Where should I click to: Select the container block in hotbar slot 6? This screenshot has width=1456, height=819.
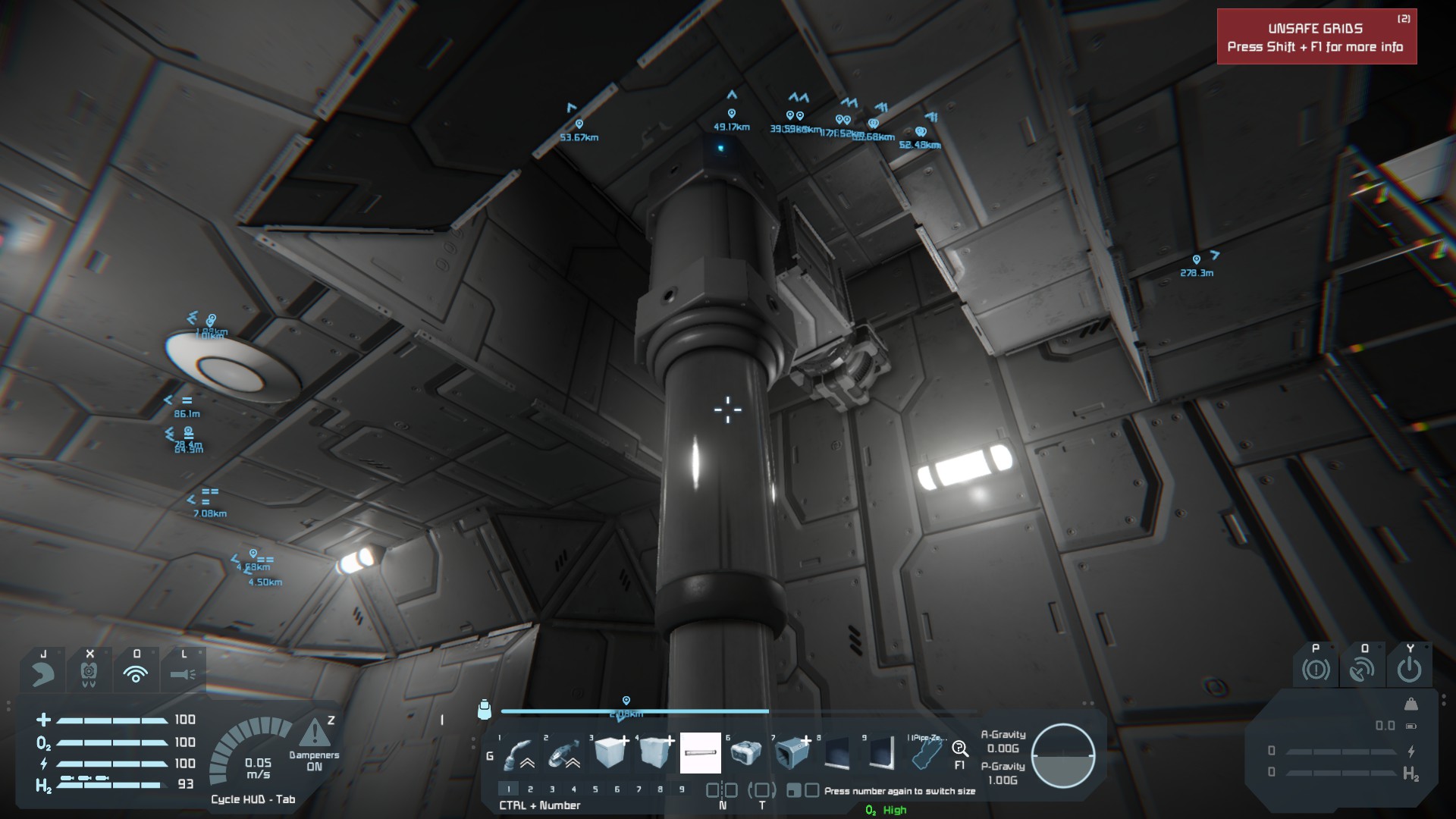pyautogui.click(x=746, y=753)
